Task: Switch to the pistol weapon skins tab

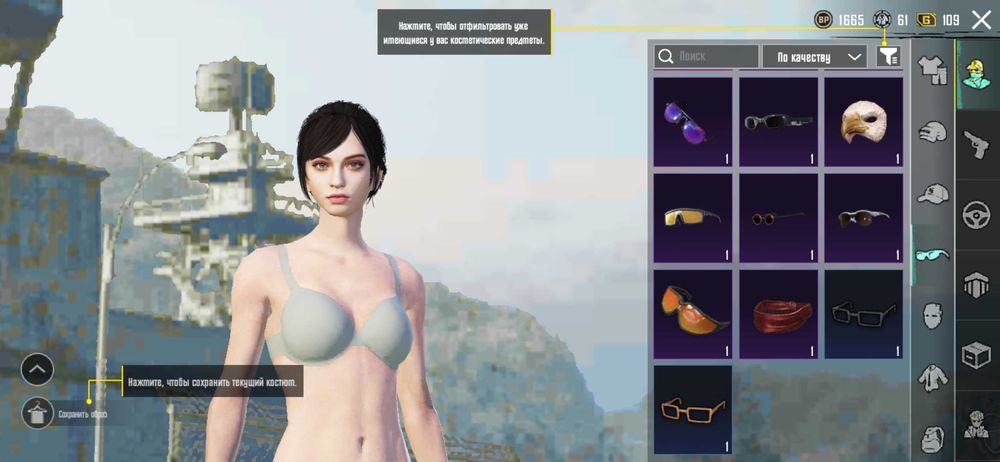Action: point(977,144)
